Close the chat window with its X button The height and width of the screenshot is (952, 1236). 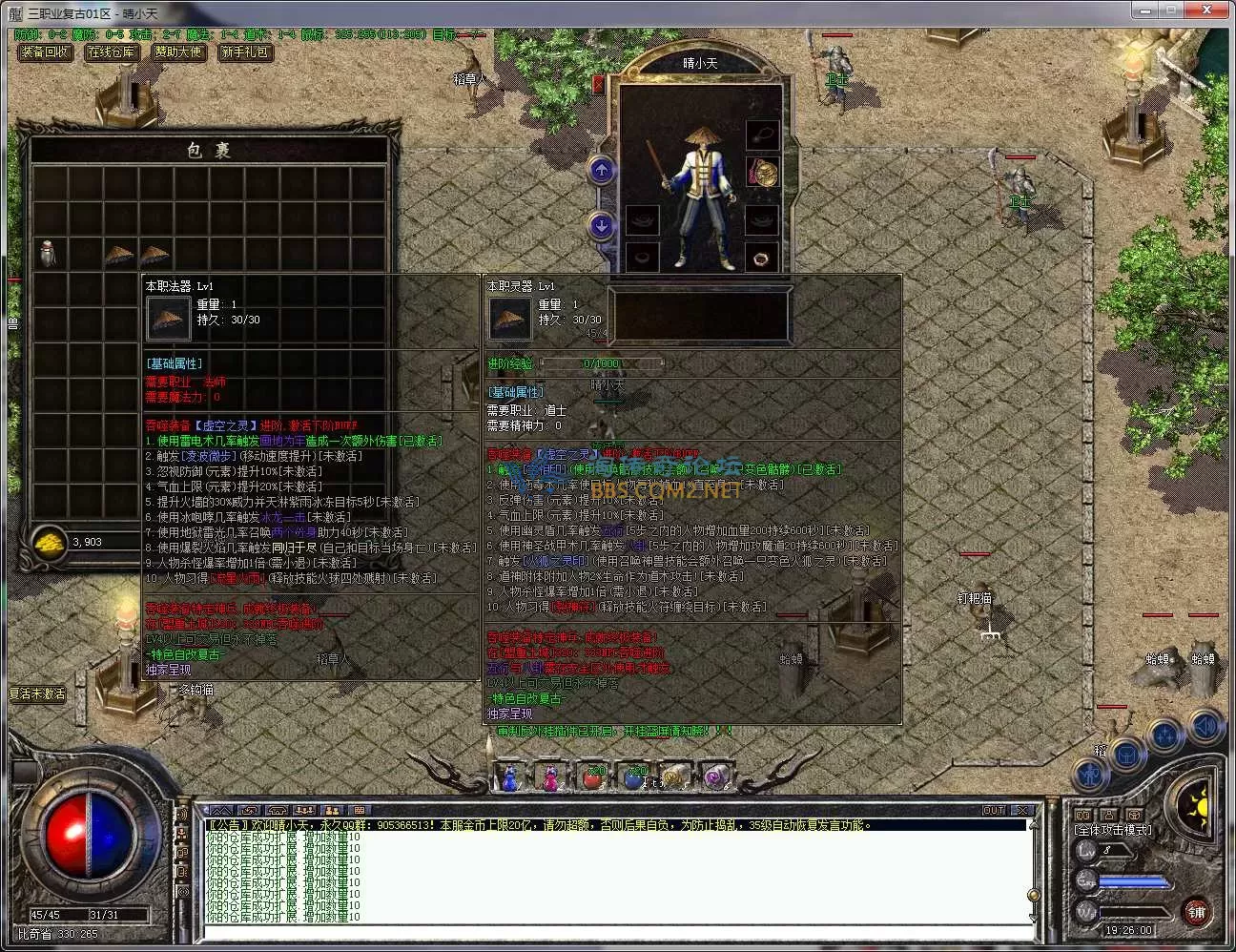(x=1021, y=810)
